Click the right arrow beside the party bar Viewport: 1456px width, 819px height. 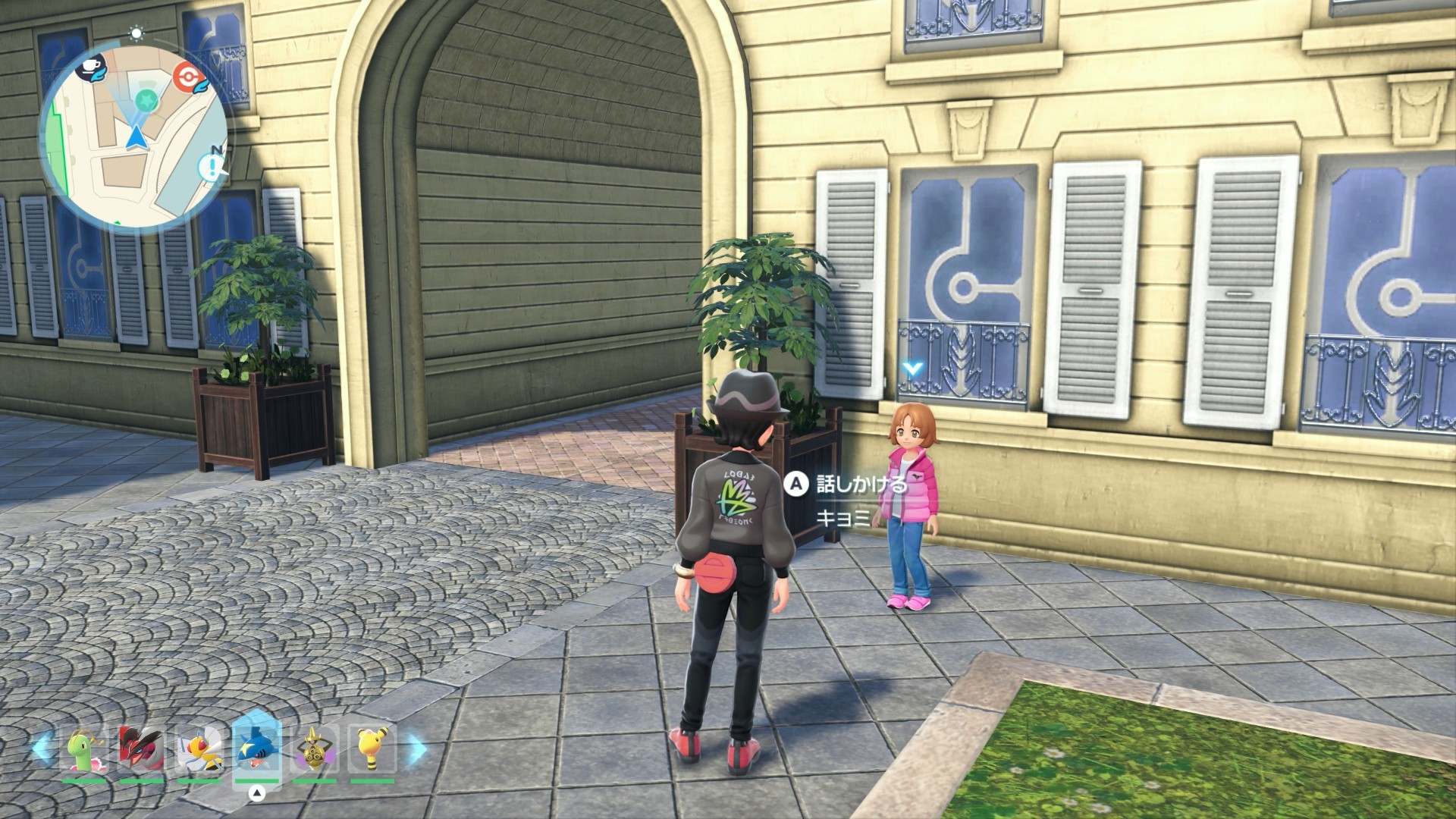414,751
